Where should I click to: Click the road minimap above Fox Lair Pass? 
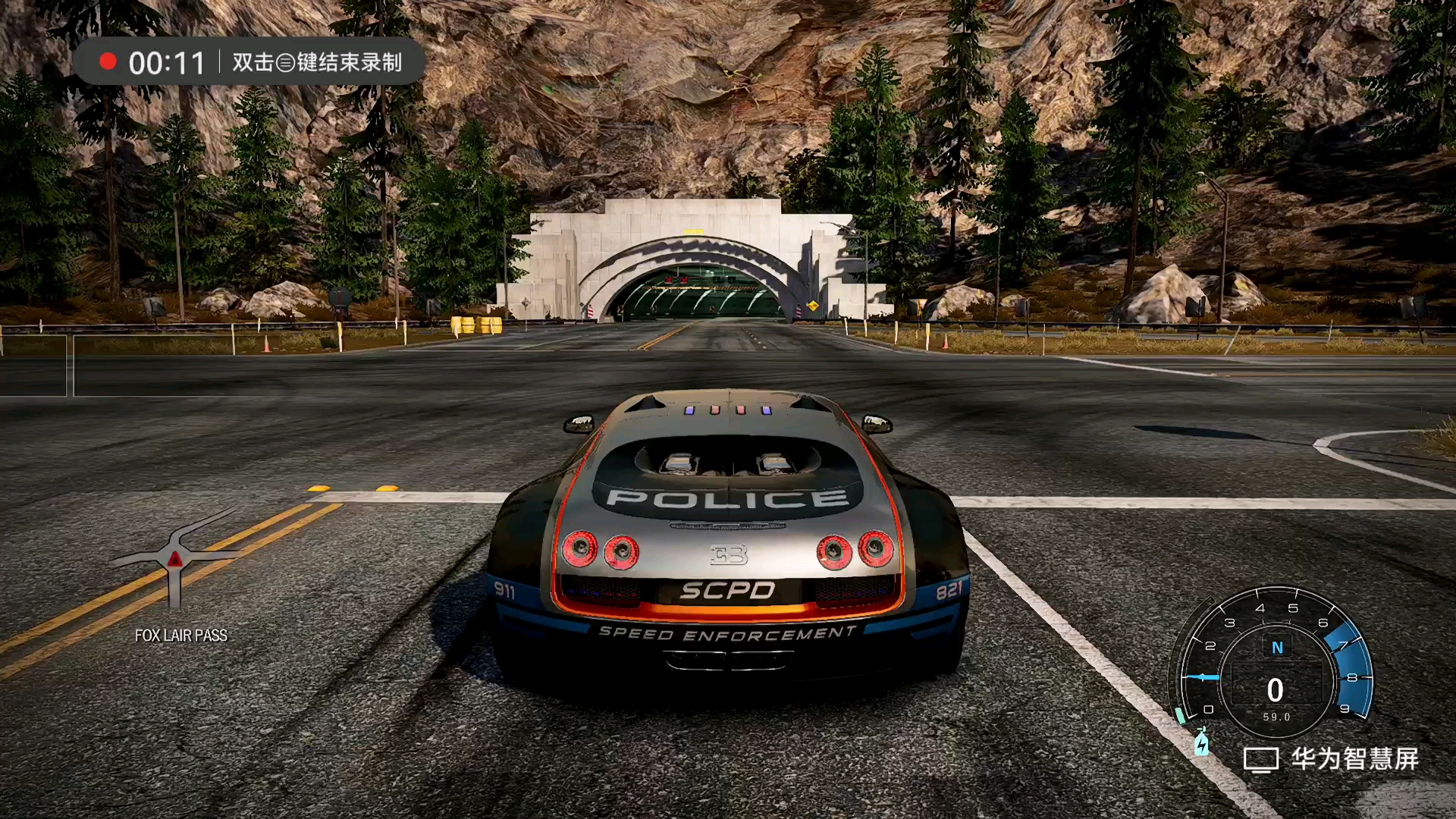tap(176, 560)
